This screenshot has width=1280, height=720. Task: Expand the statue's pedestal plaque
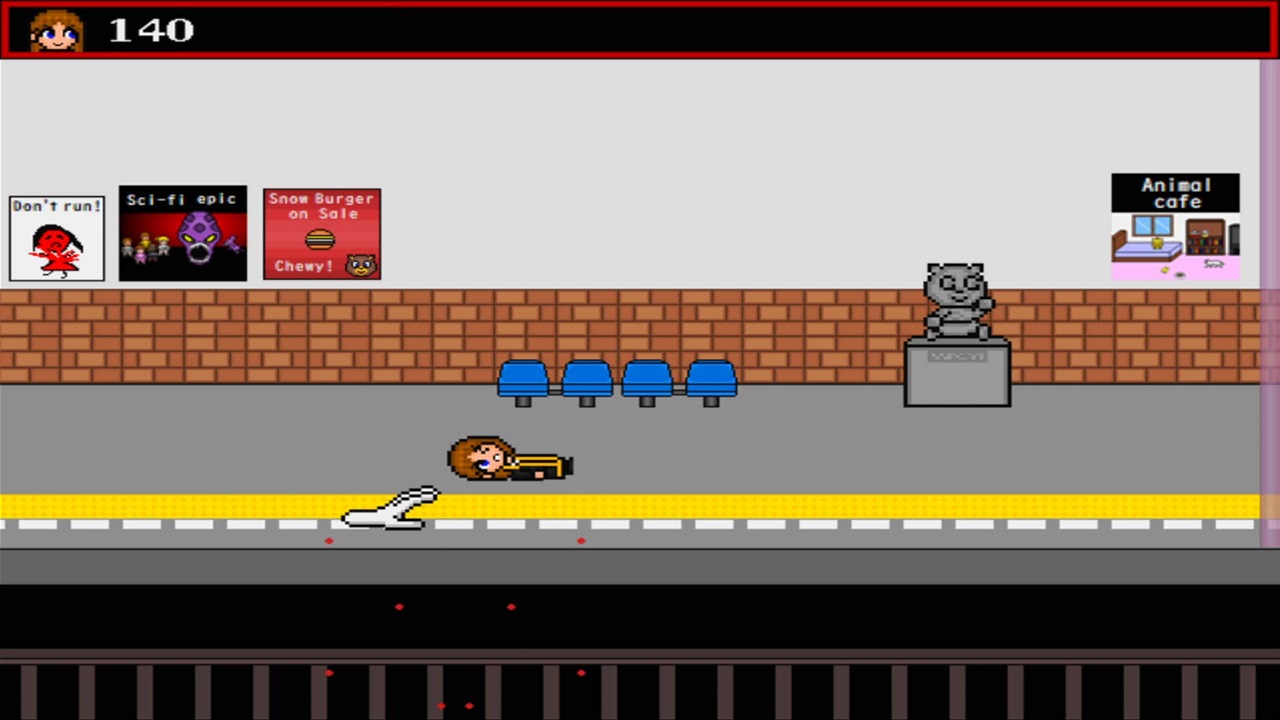956,355
